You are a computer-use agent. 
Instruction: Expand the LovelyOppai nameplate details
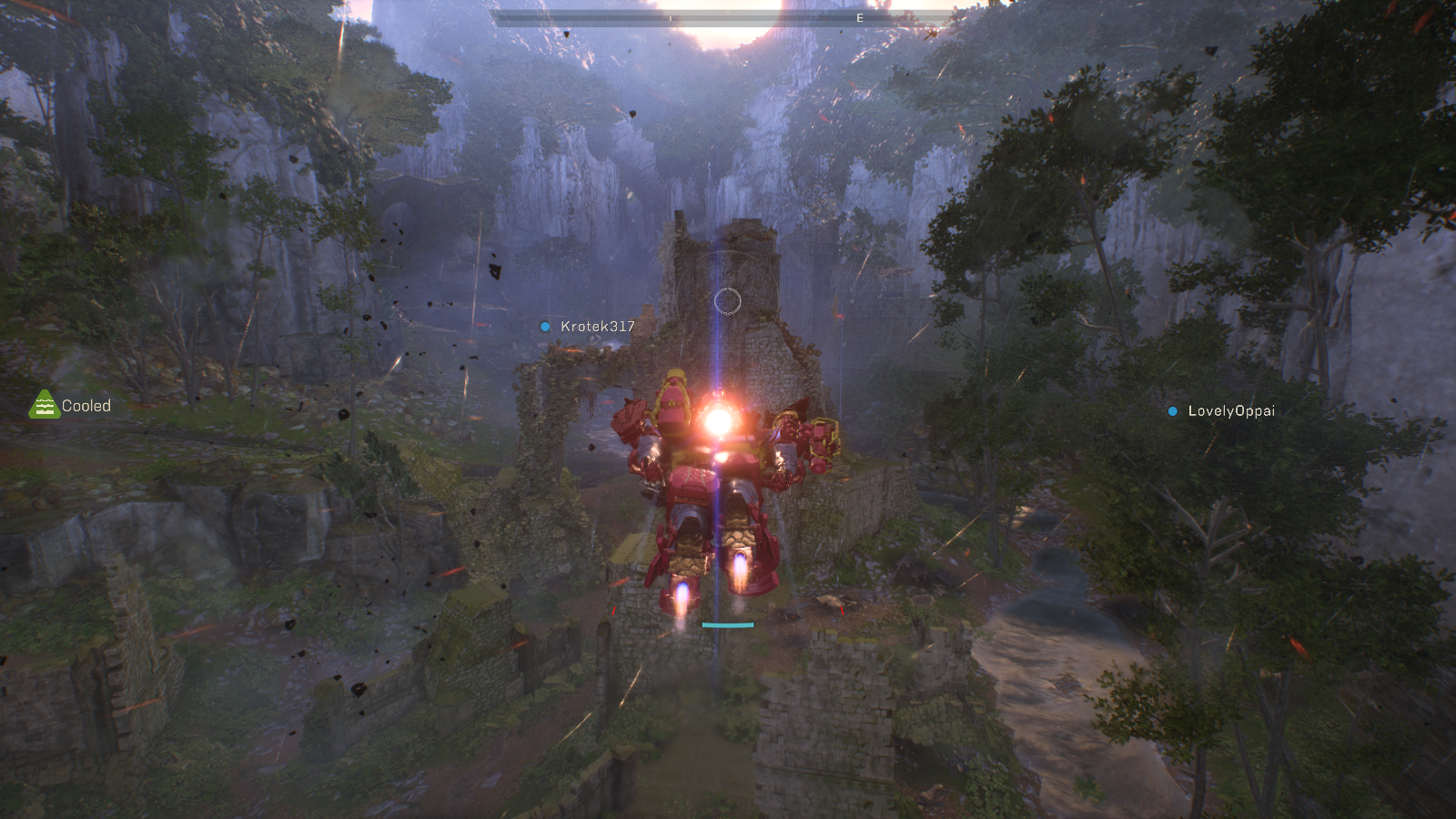click(1230, 411)
